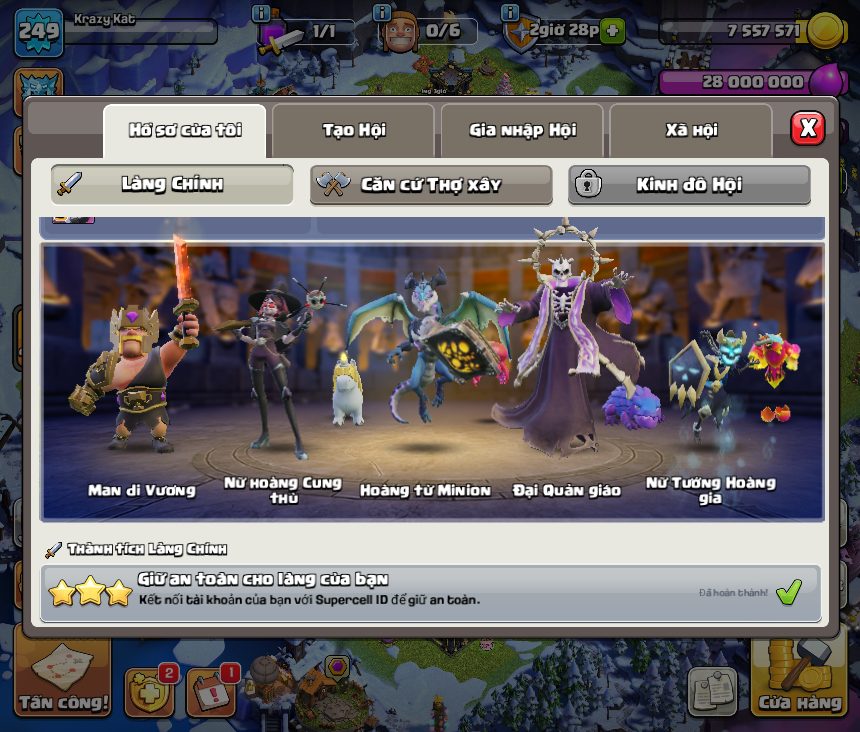
Task: Add more shield time with the green plus
Action: coord(612,31)
